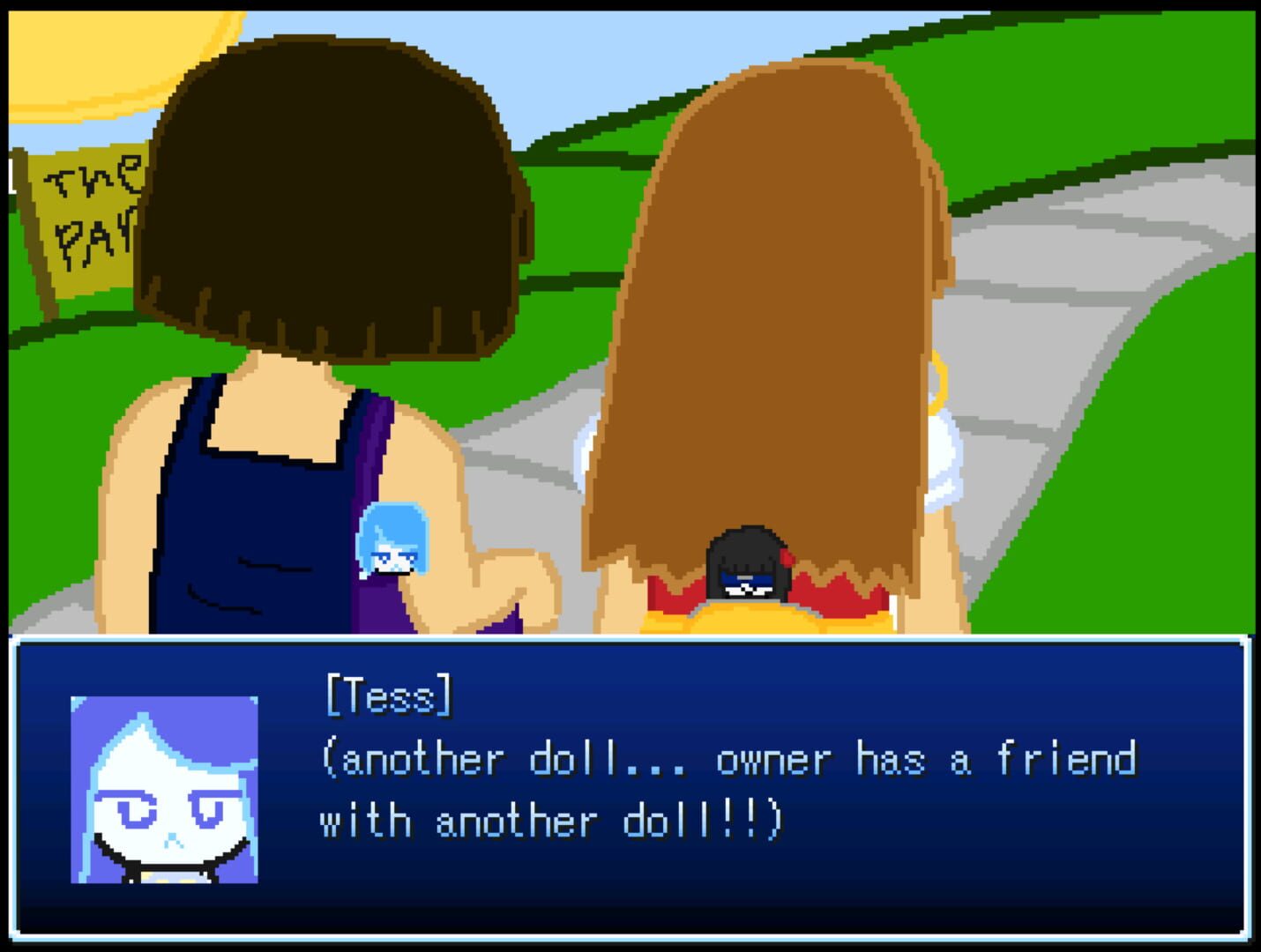The image size is (1261, 952).
Task: Click the [Tess] name label to expand details
Action: 388,696
